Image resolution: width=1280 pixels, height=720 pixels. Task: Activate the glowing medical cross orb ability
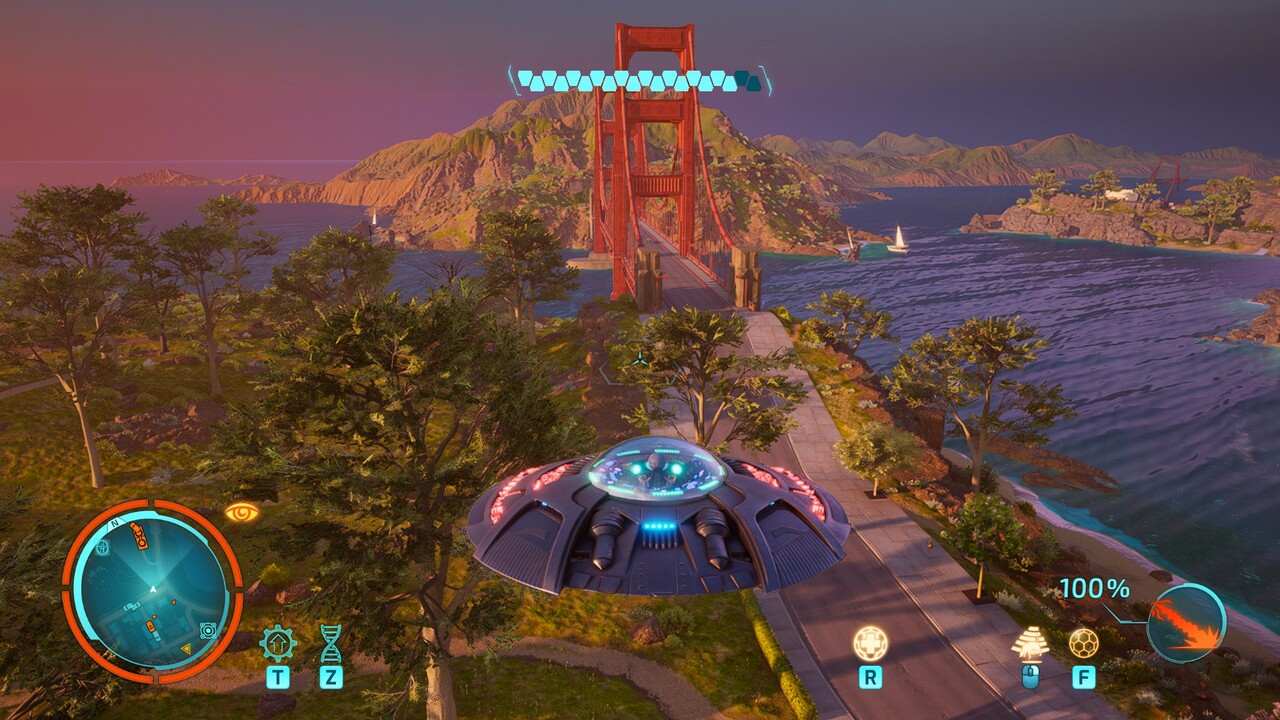[870, 642]
